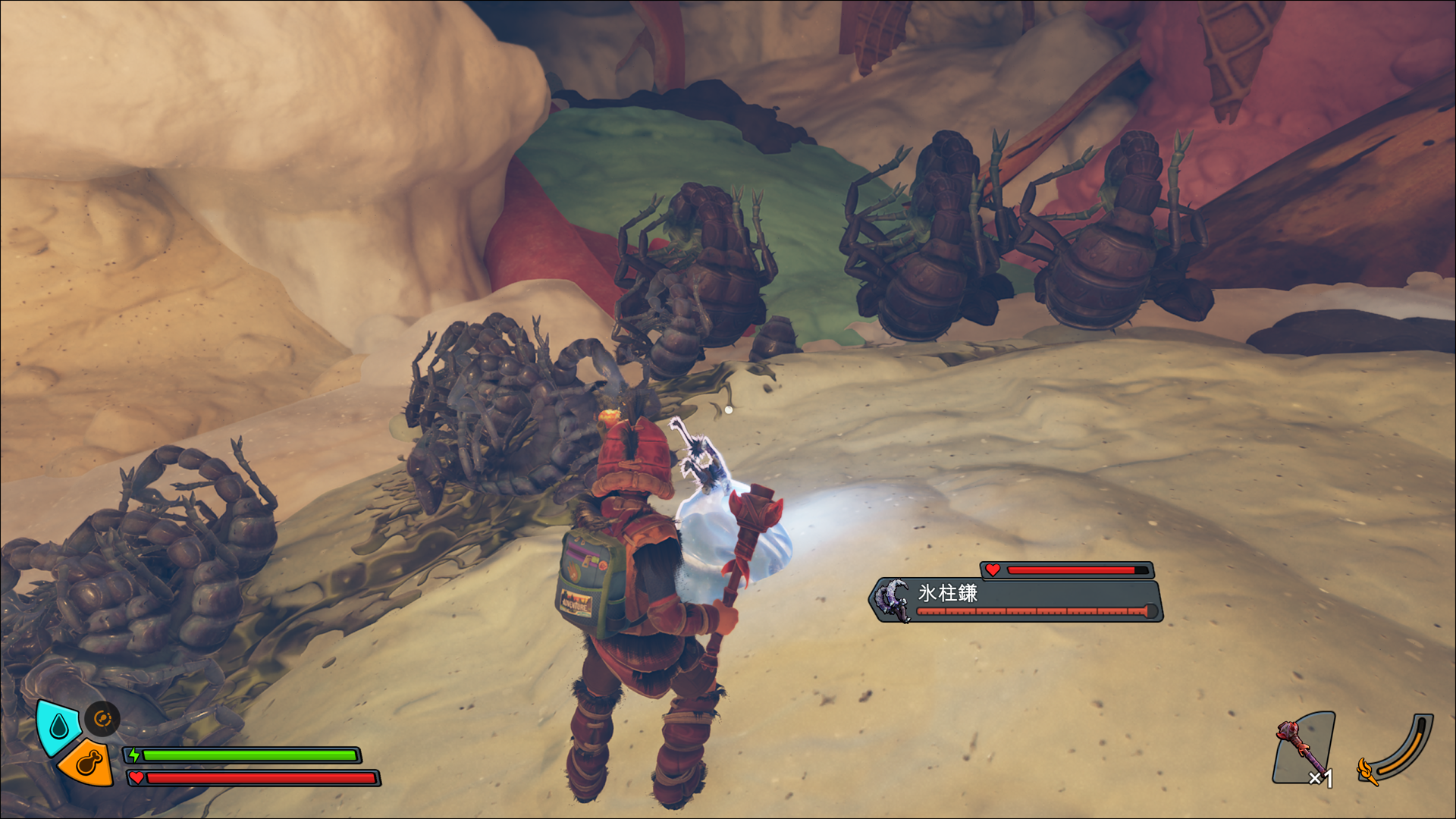Image resolution: width=1456 pixels, height=819 pixels.
Task: Click the 氷柱鎌 target portrait icon
Action: point(893,599)
